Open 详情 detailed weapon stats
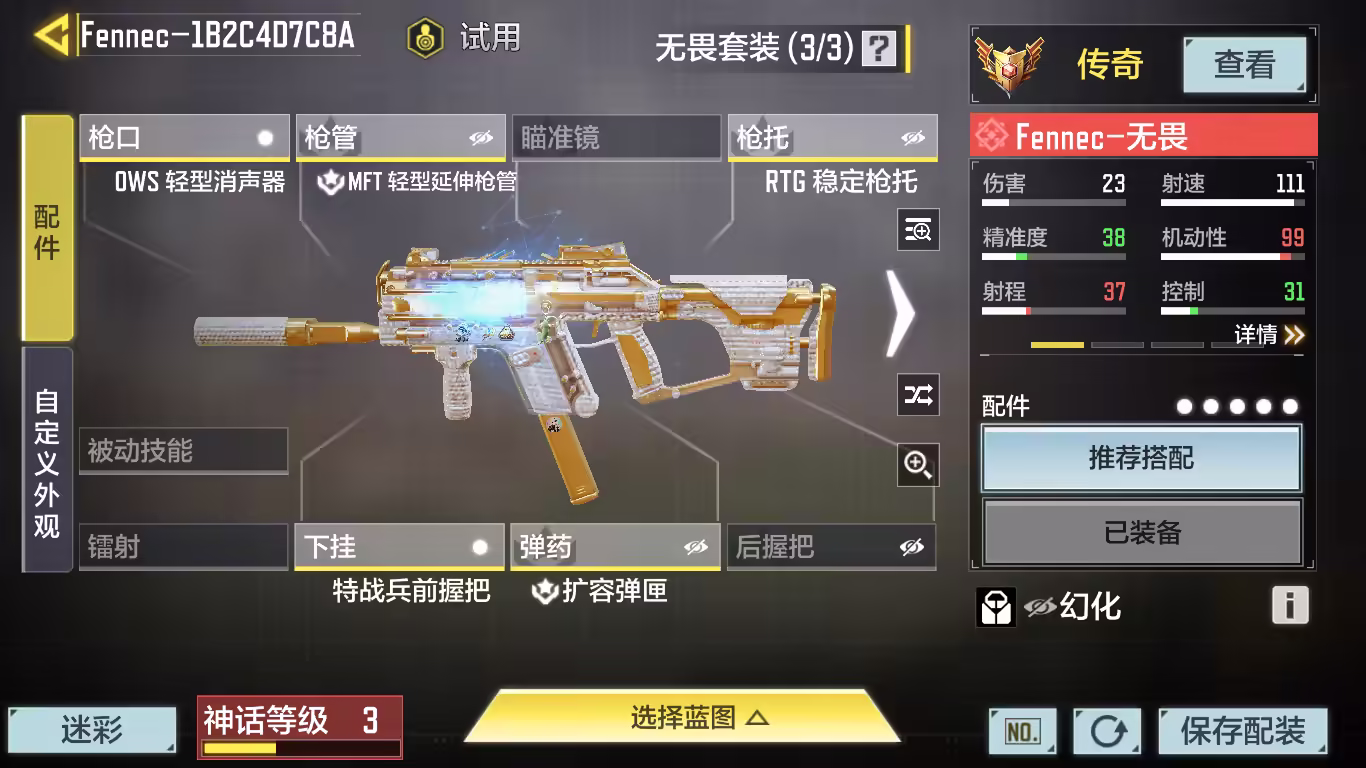This screenshot has width=1366, height=768. [1268, 335]
